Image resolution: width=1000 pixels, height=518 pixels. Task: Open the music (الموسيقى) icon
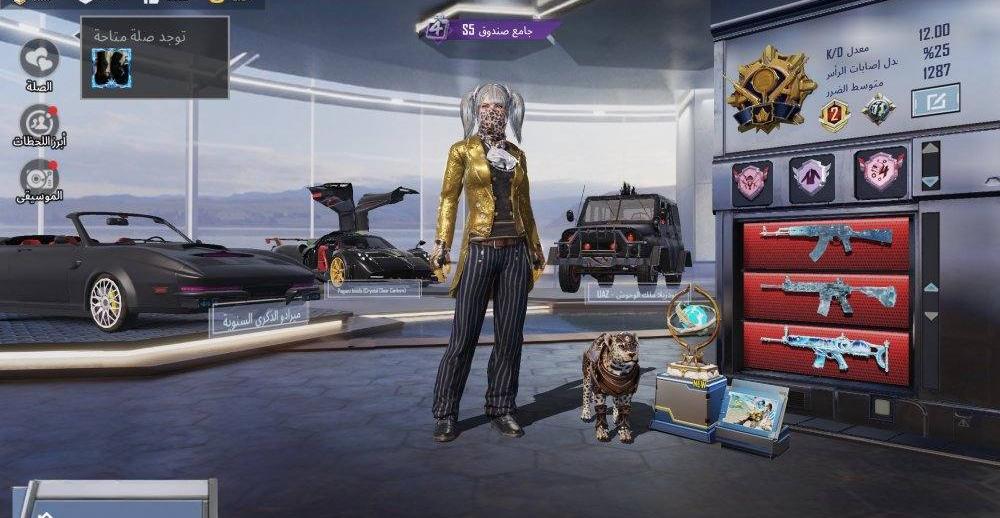click(39, 177)
